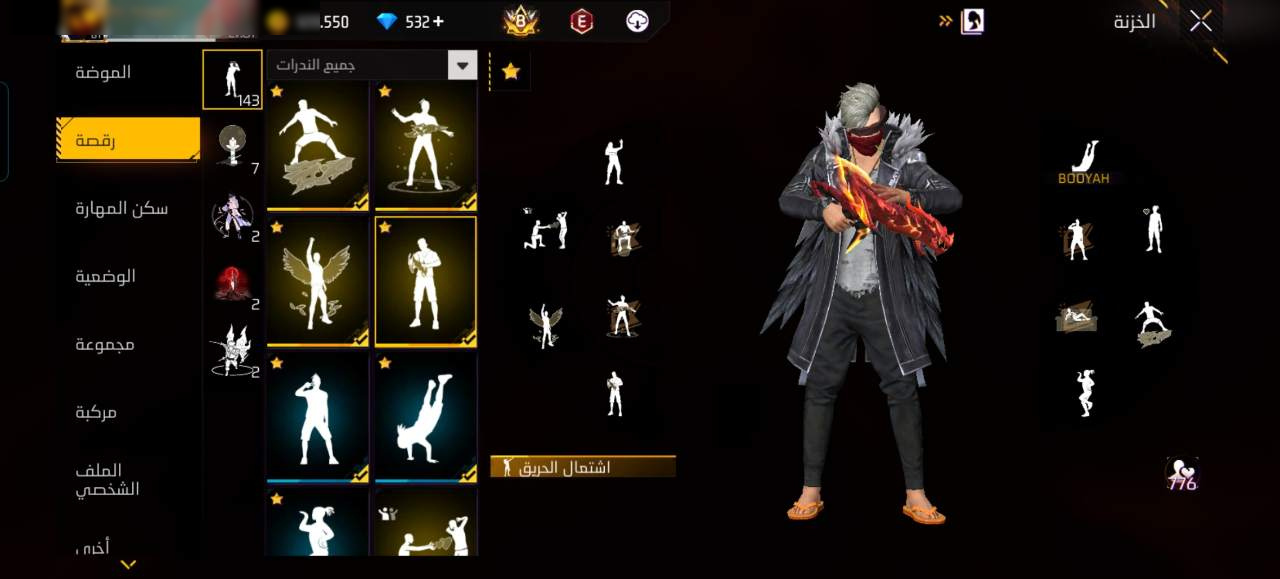Screen dimensions: 1280x579
Task: Open the download cloud icon
Action: 637,21
